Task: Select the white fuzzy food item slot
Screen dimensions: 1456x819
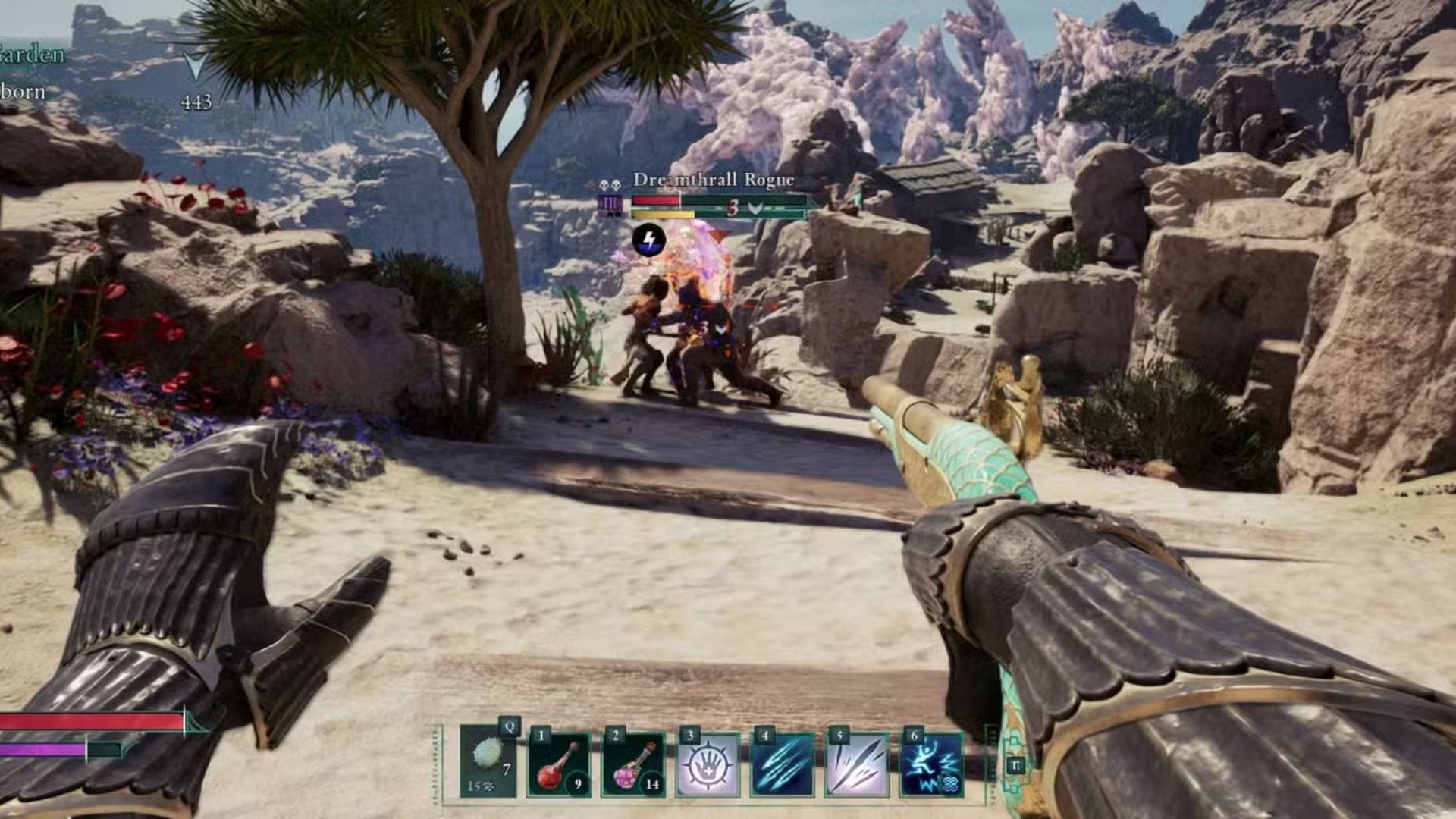Action: [488, 761]
